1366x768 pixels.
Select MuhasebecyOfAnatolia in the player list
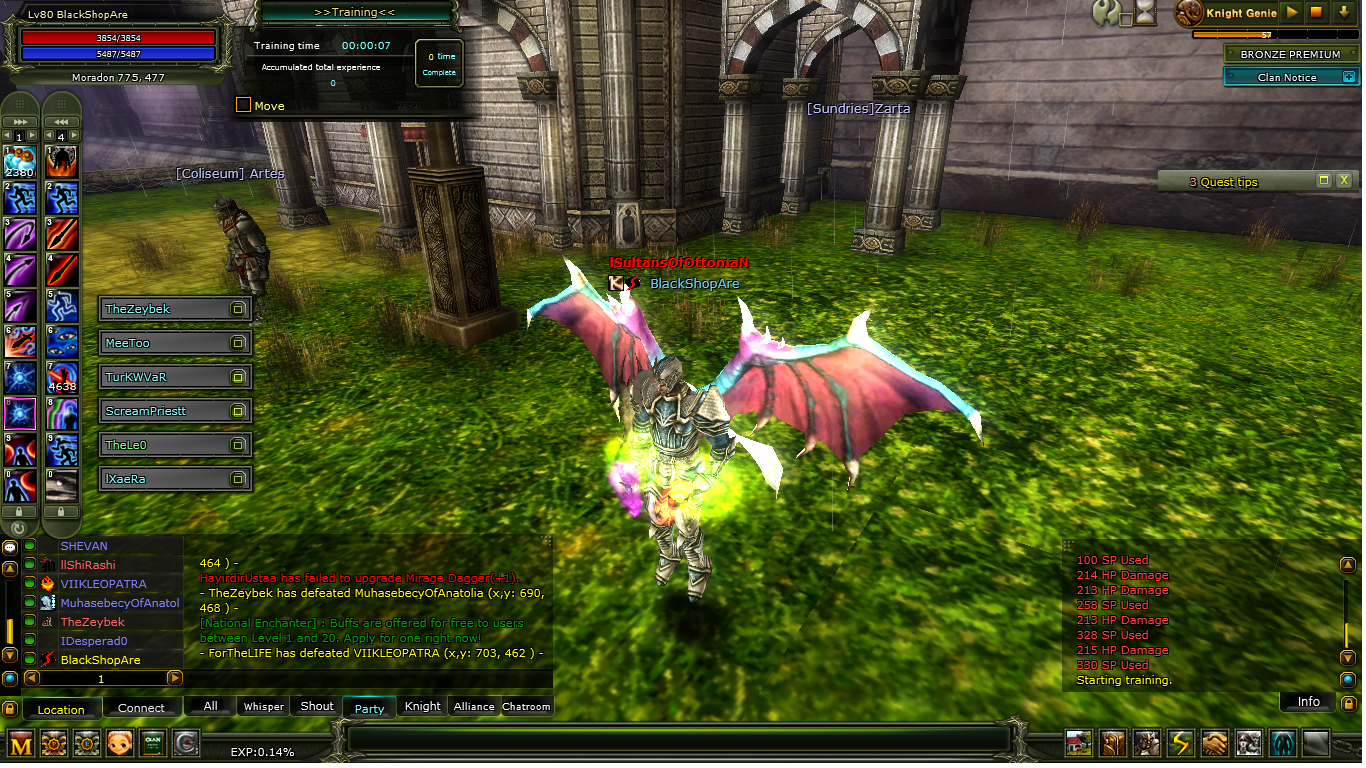120,603
